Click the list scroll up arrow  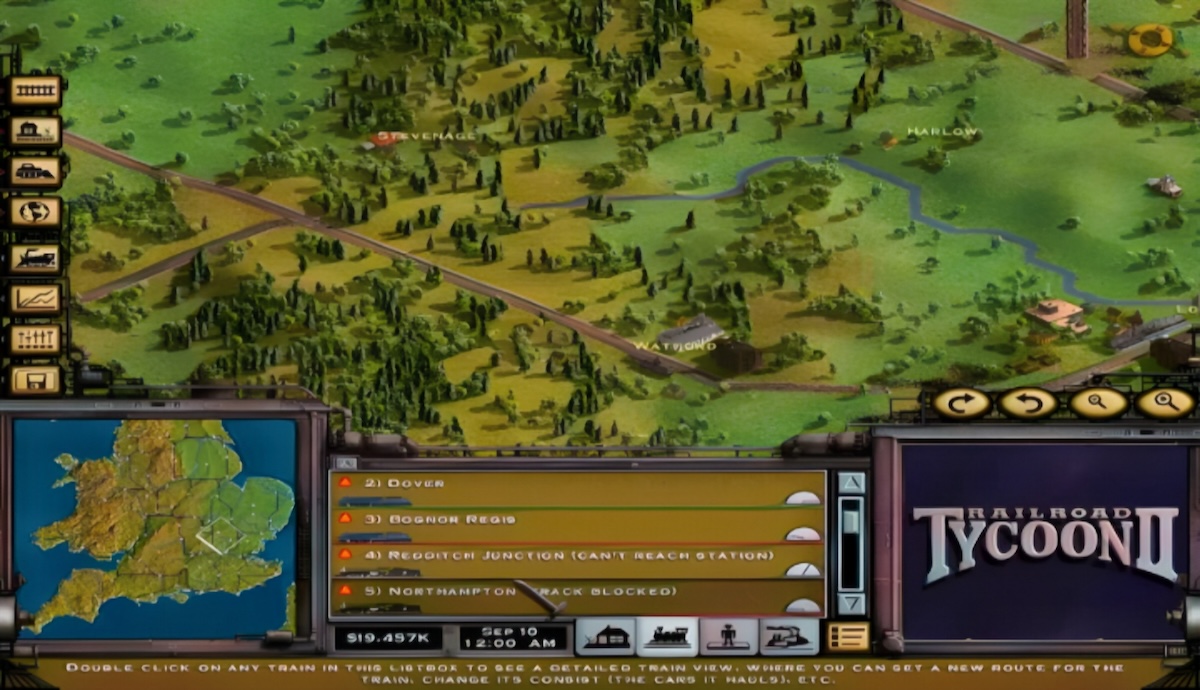point(851,483)
